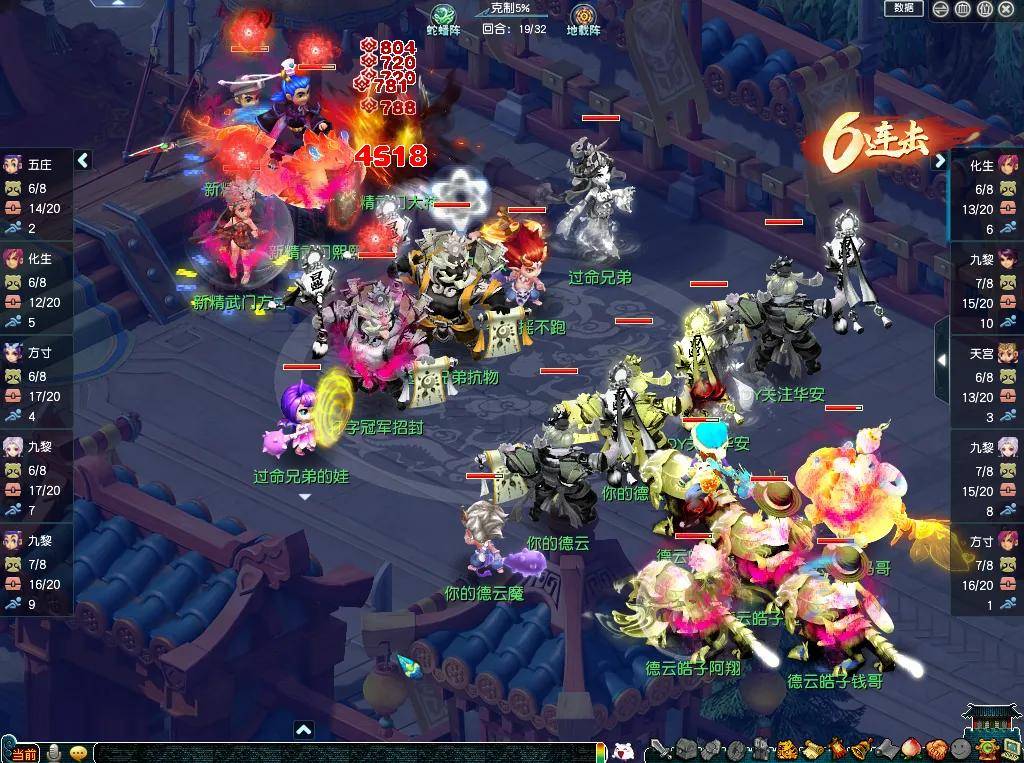Open the golden tiger icon in toolbar
The width and height of the screenshot is (1024, 763).
(786, 749)
